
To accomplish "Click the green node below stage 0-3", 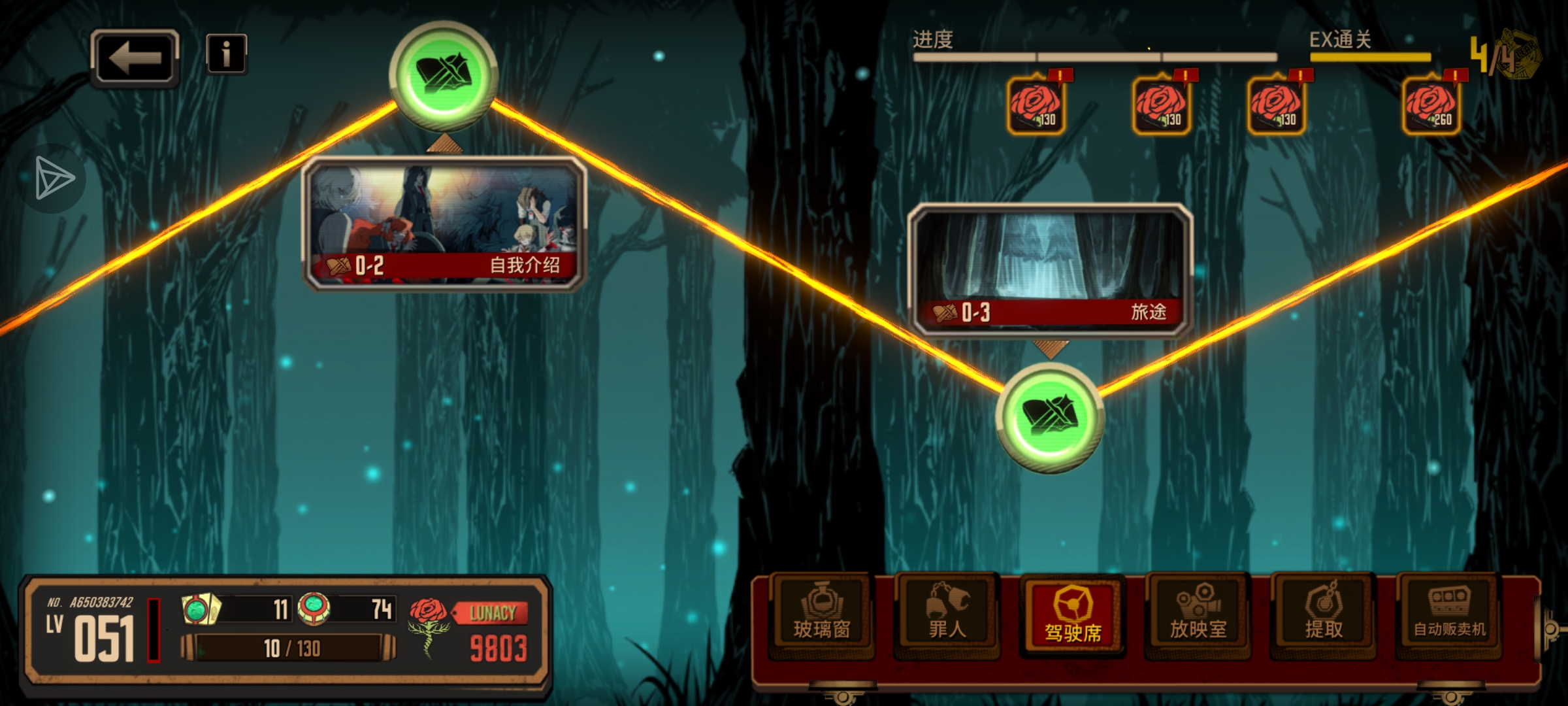I will [x=1049, y=417].
